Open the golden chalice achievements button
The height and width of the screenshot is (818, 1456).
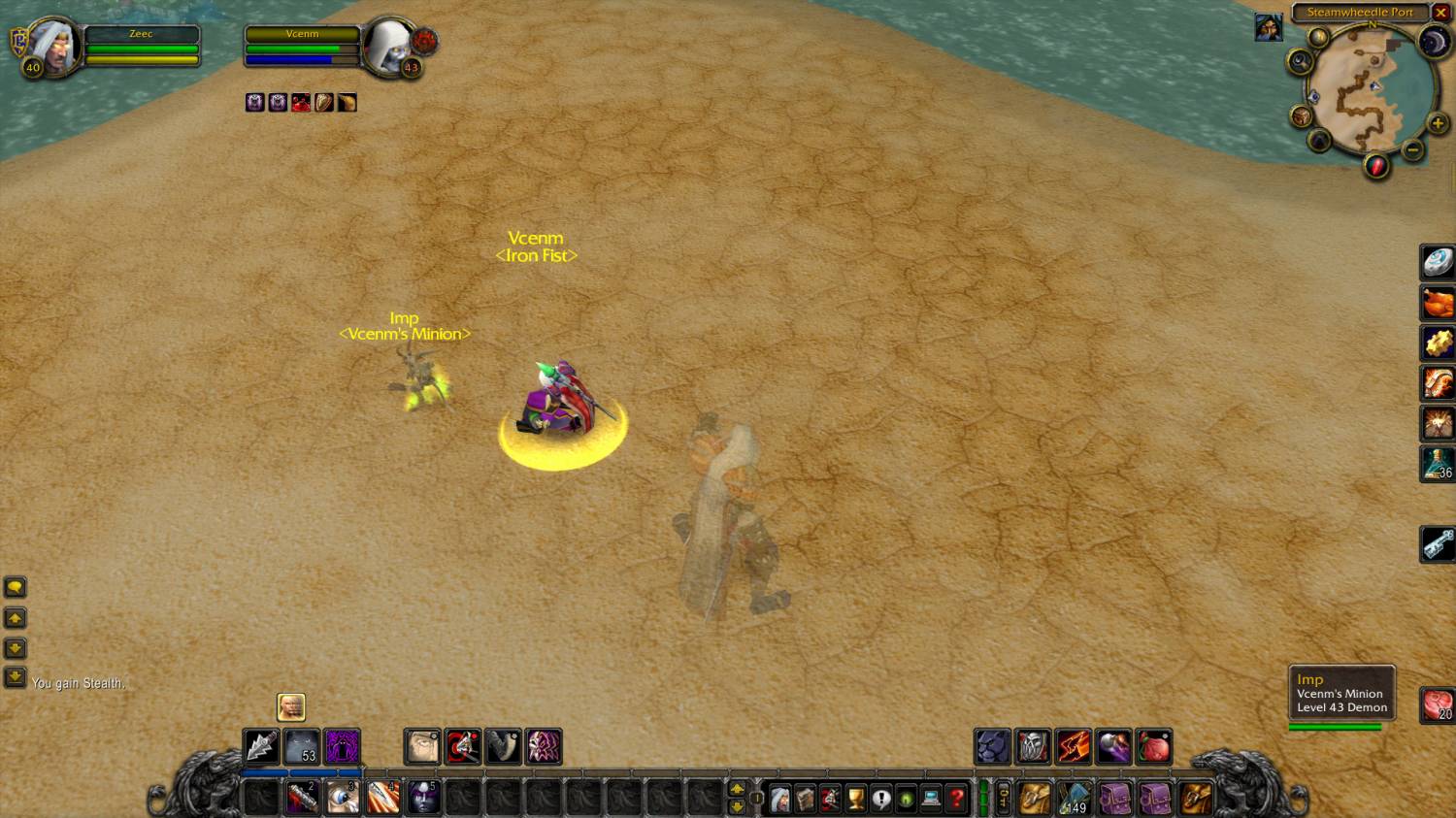coord(855,799)
